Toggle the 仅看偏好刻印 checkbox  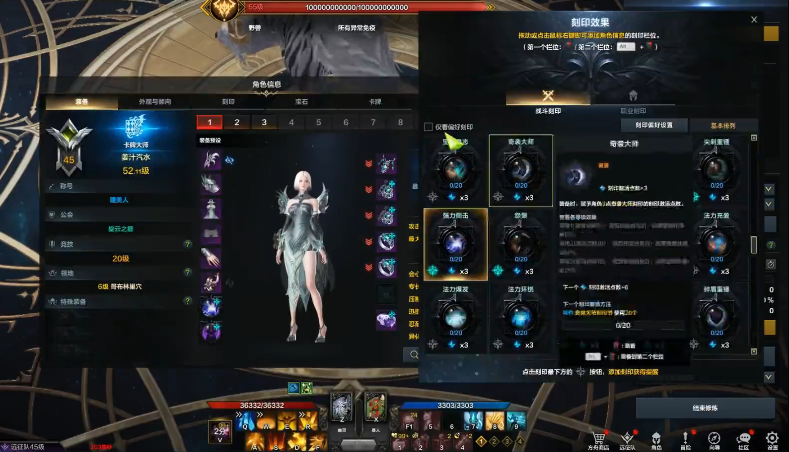(x=430, y=127)
